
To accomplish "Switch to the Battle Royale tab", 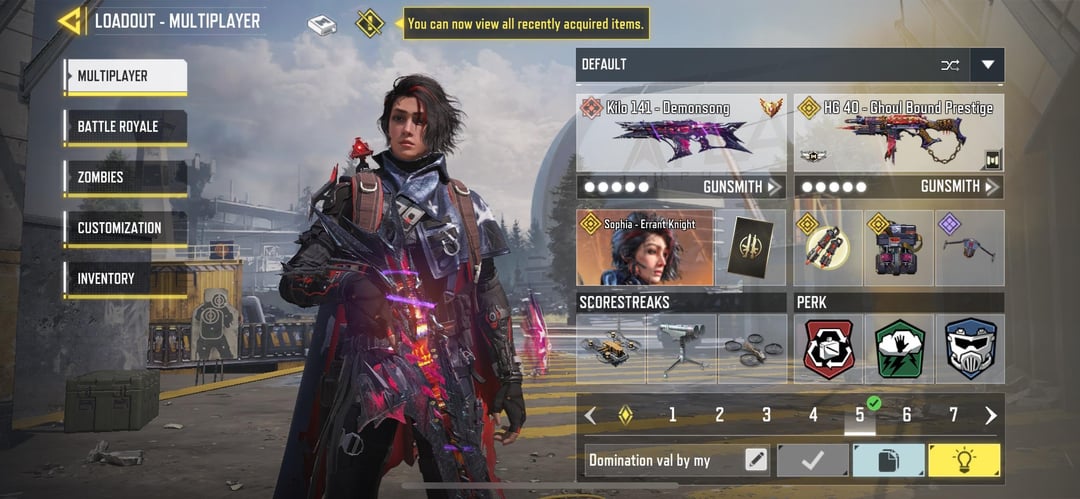I will pyautogui.click(x=125, y=127).
